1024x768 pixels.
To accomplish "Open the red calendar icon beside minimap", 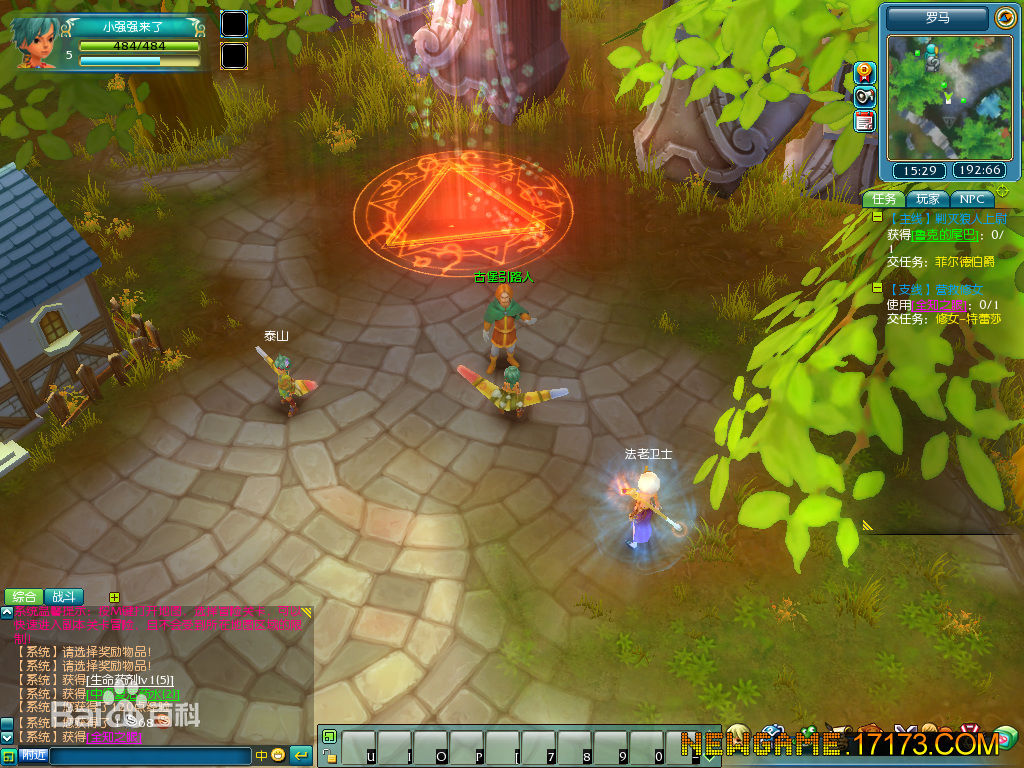I will 865,121.
